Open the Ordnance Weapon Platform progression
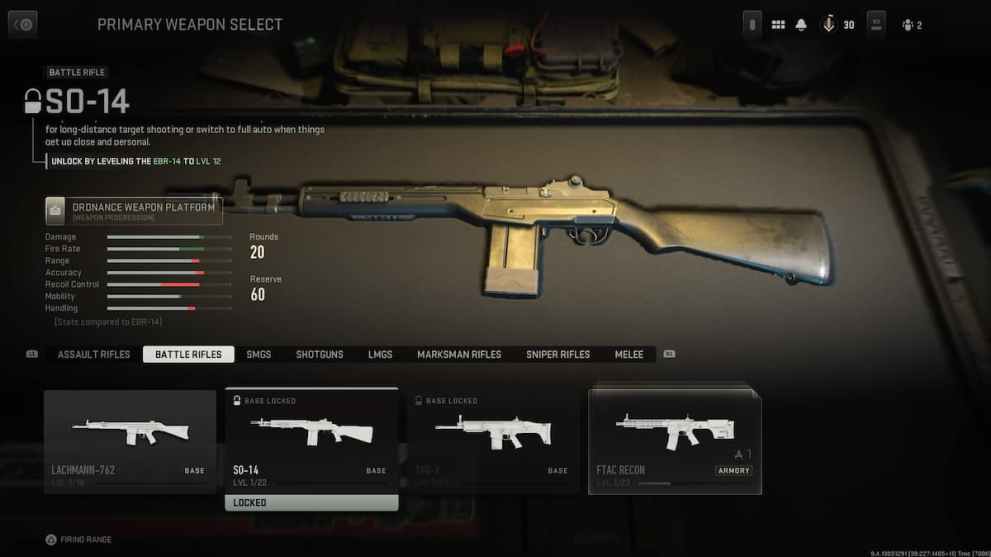 [x=133, y=210]
